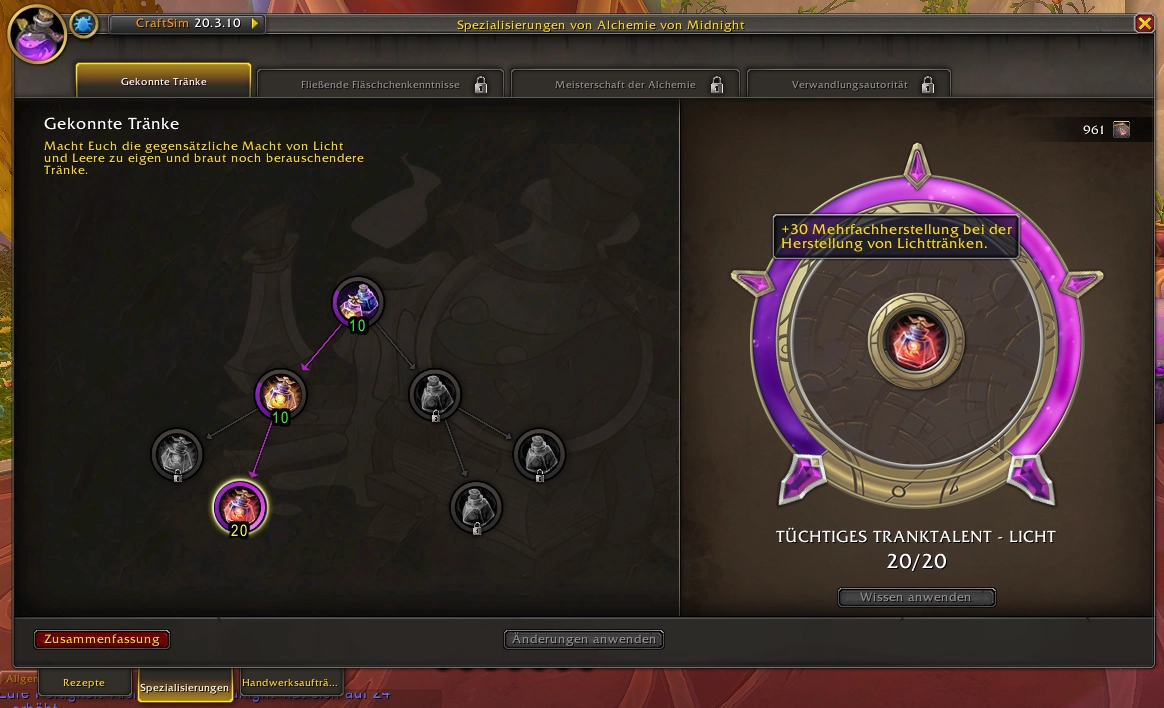Select the Gekonnte Tränke tab

pos(163,81)
